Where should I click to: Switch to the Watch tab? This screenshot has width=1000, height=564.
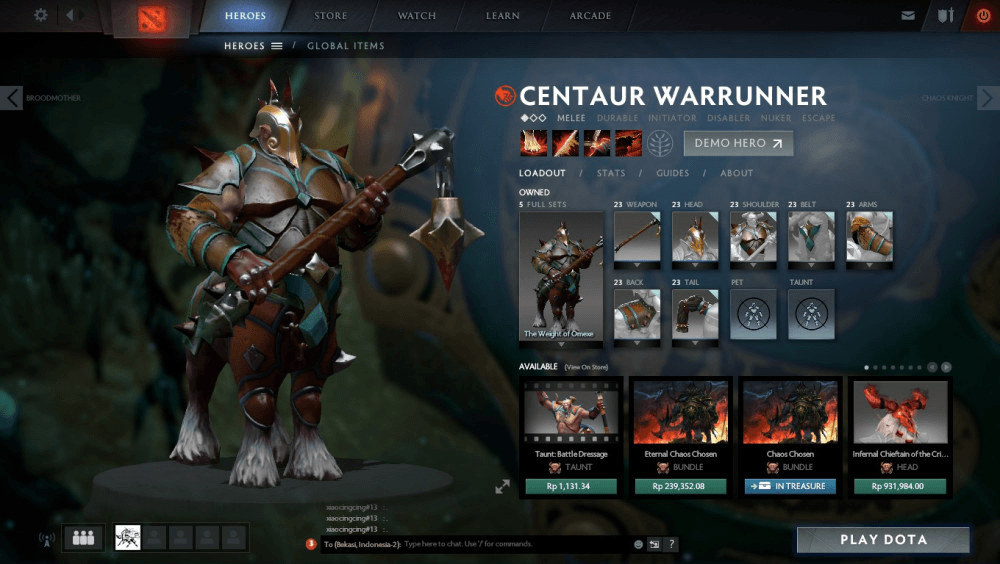click(x=417, y=16)
